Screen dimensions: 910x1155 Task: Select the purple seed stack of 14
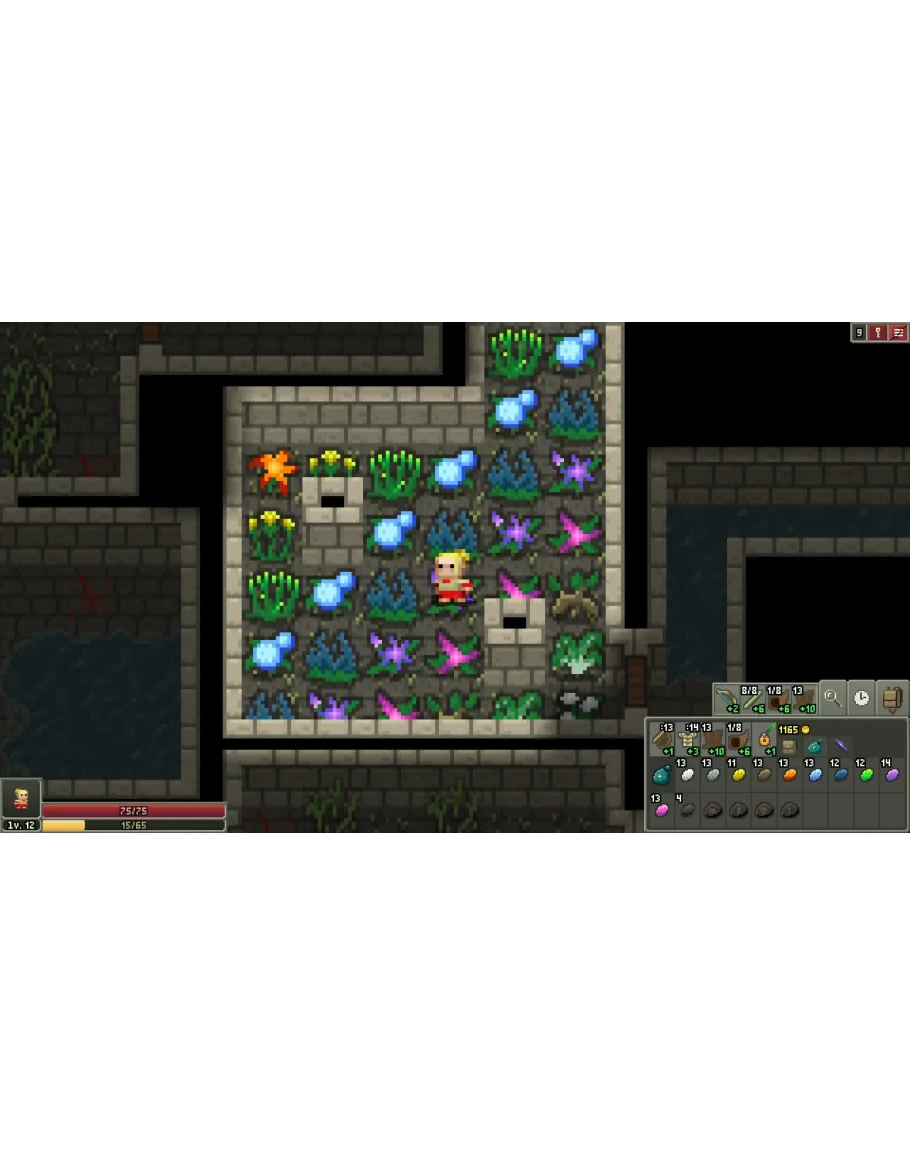click(893, 775)
